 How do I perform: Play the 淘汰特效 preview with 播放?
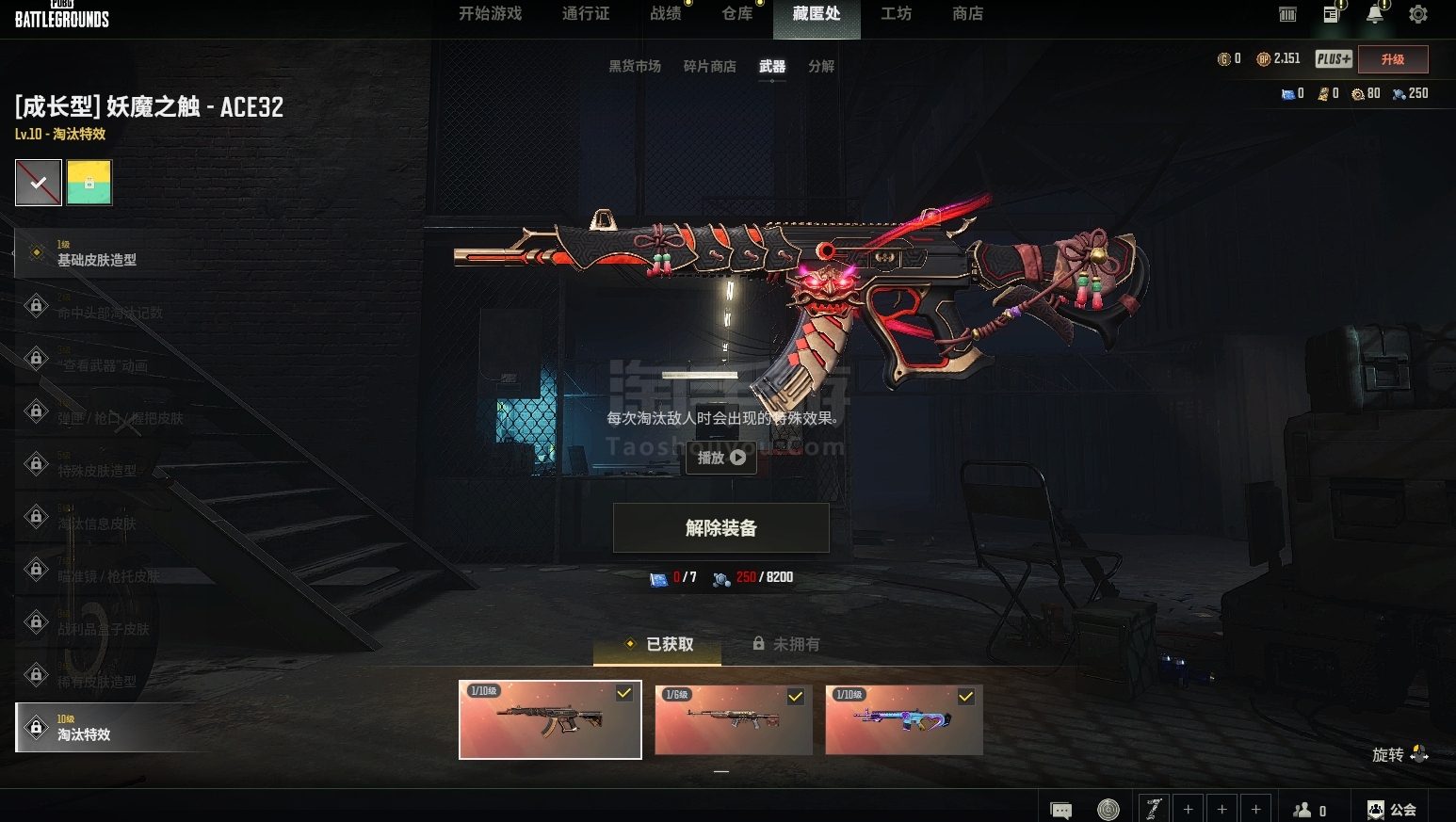(x=721, y=458)
